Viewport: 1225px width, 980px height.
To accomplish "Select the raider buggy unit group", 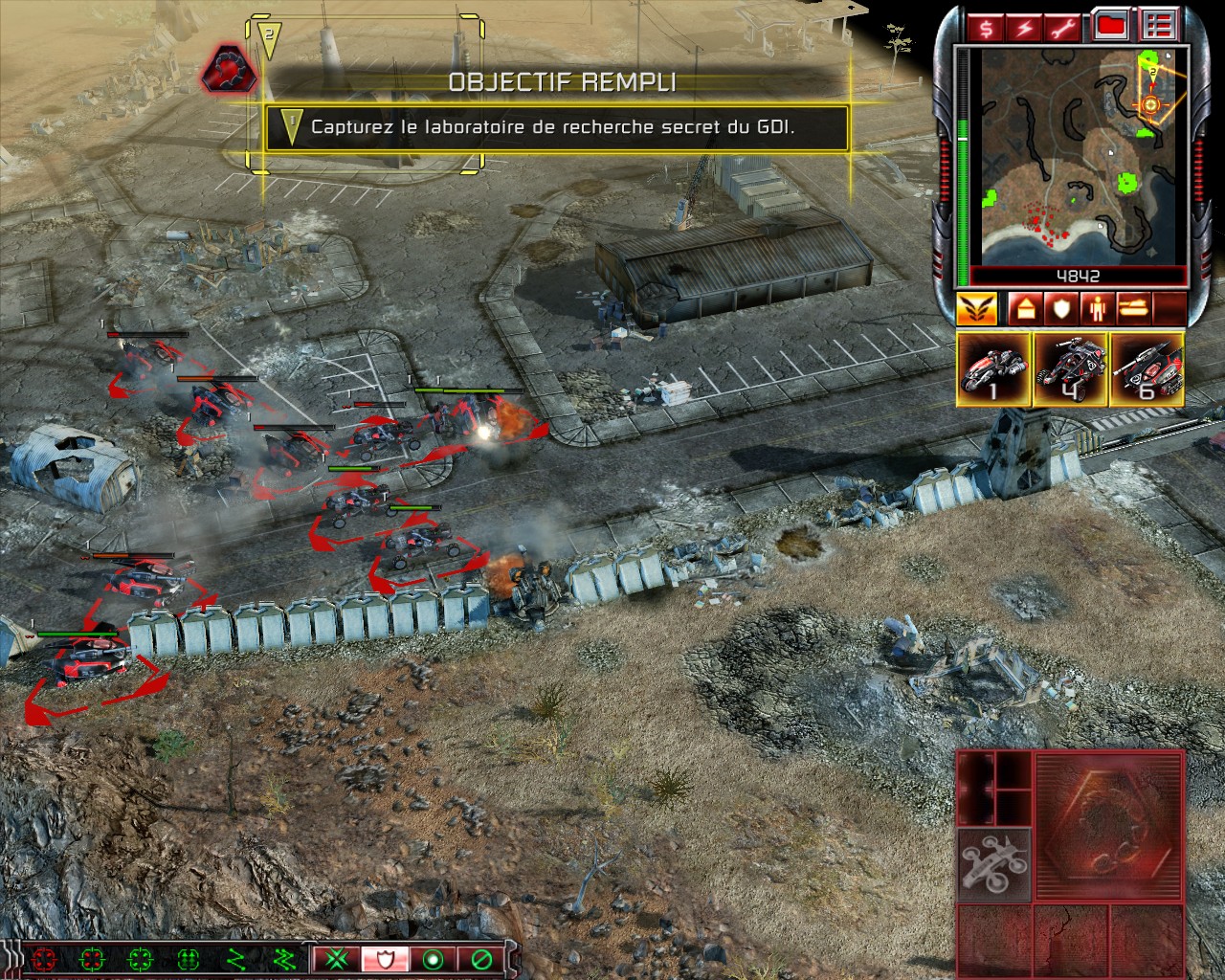I will (x=1070, y=369).
